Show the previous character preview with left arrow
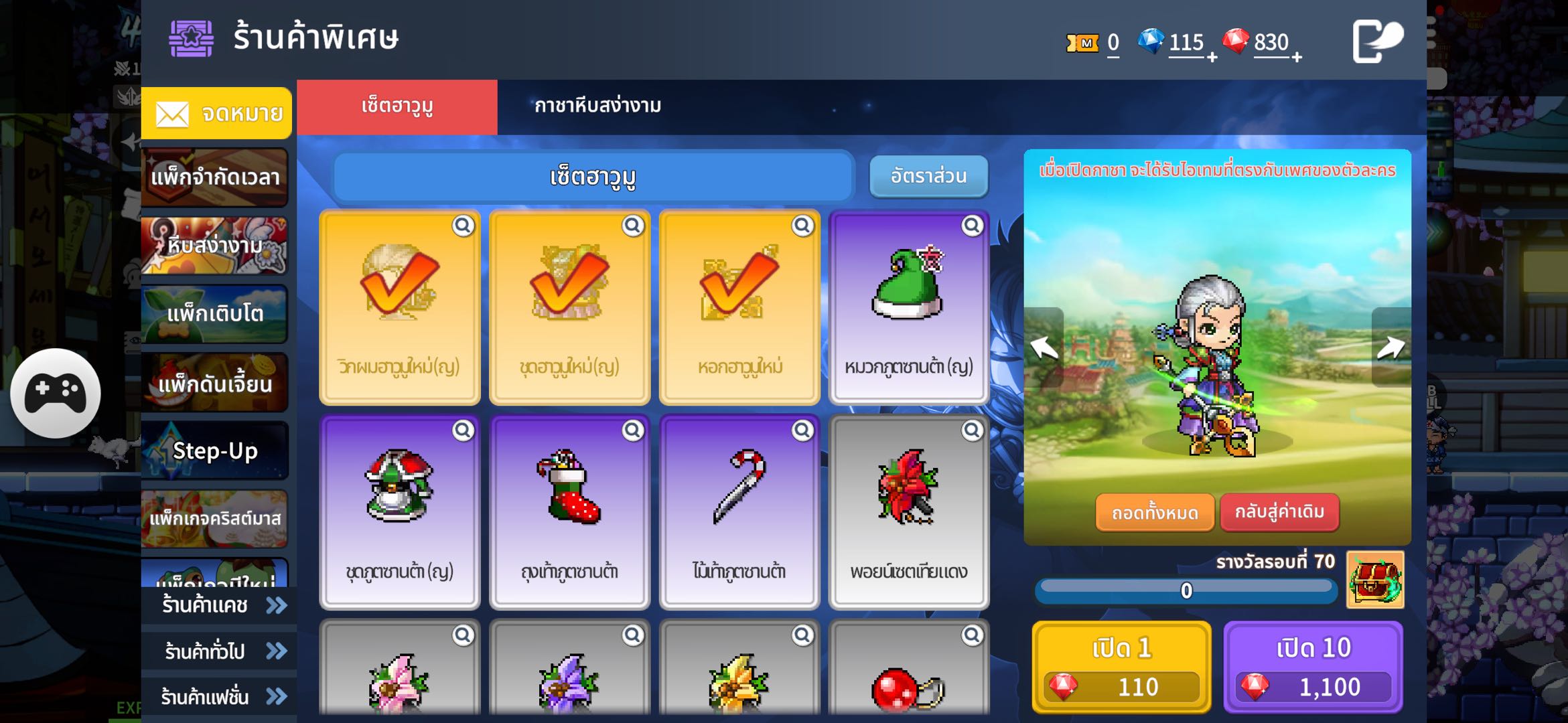The height and width of the screenshot is (723, 1568). [x=1044, y=347]
